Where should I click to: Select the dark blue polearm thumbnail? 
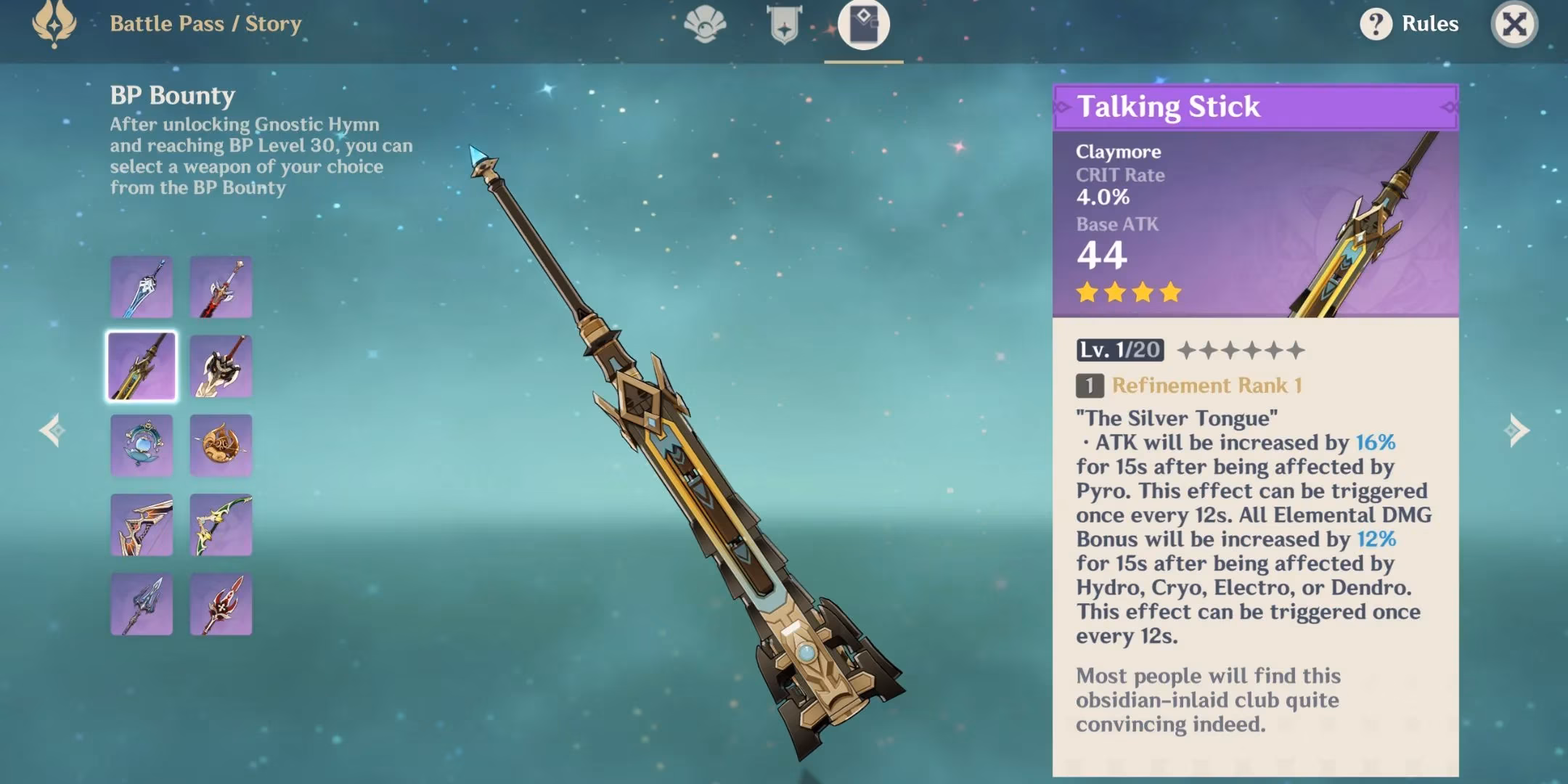(142, 604)
